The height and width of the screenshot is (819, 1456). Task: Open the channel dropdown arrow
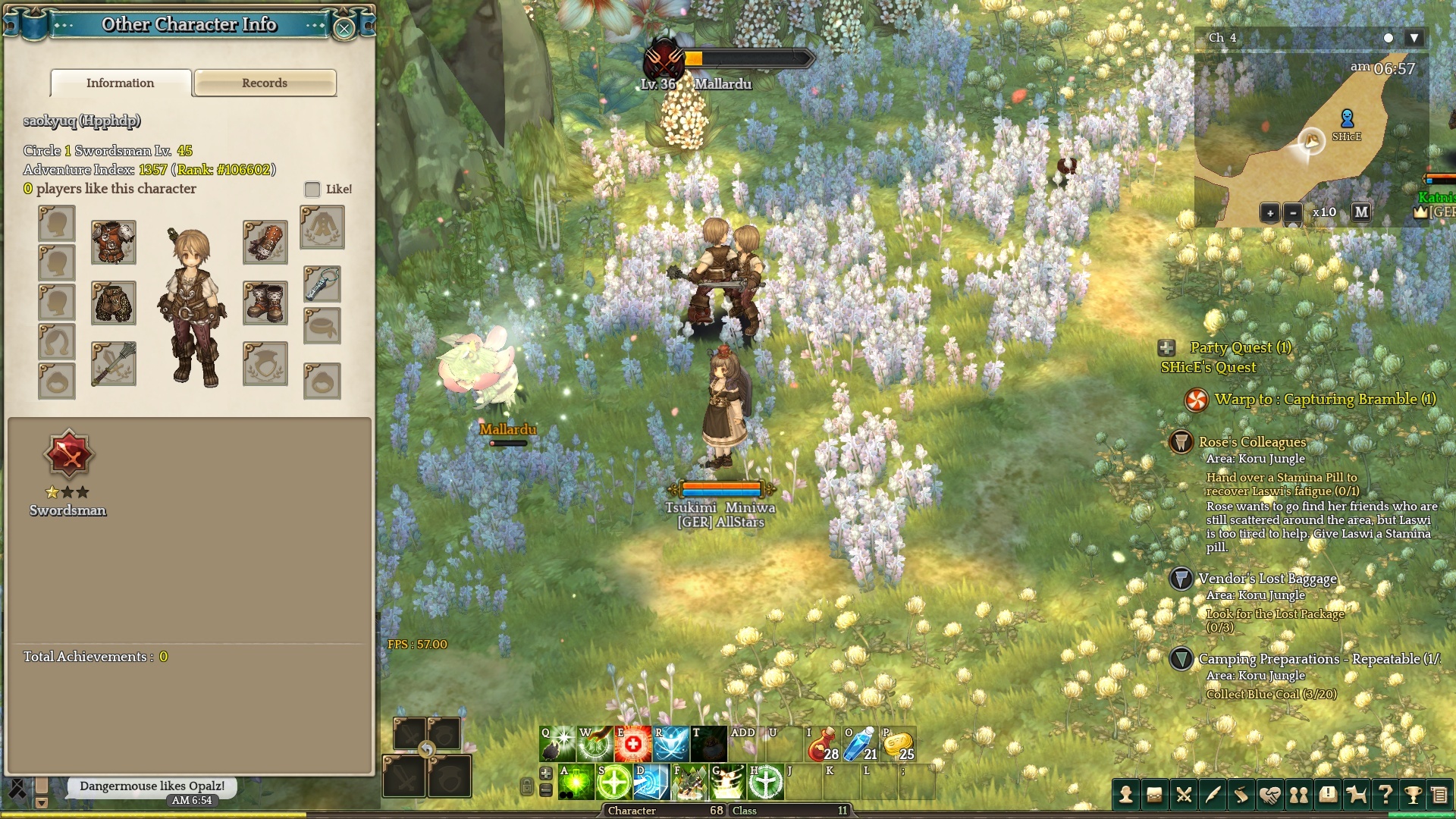(x=1414, y=38)
